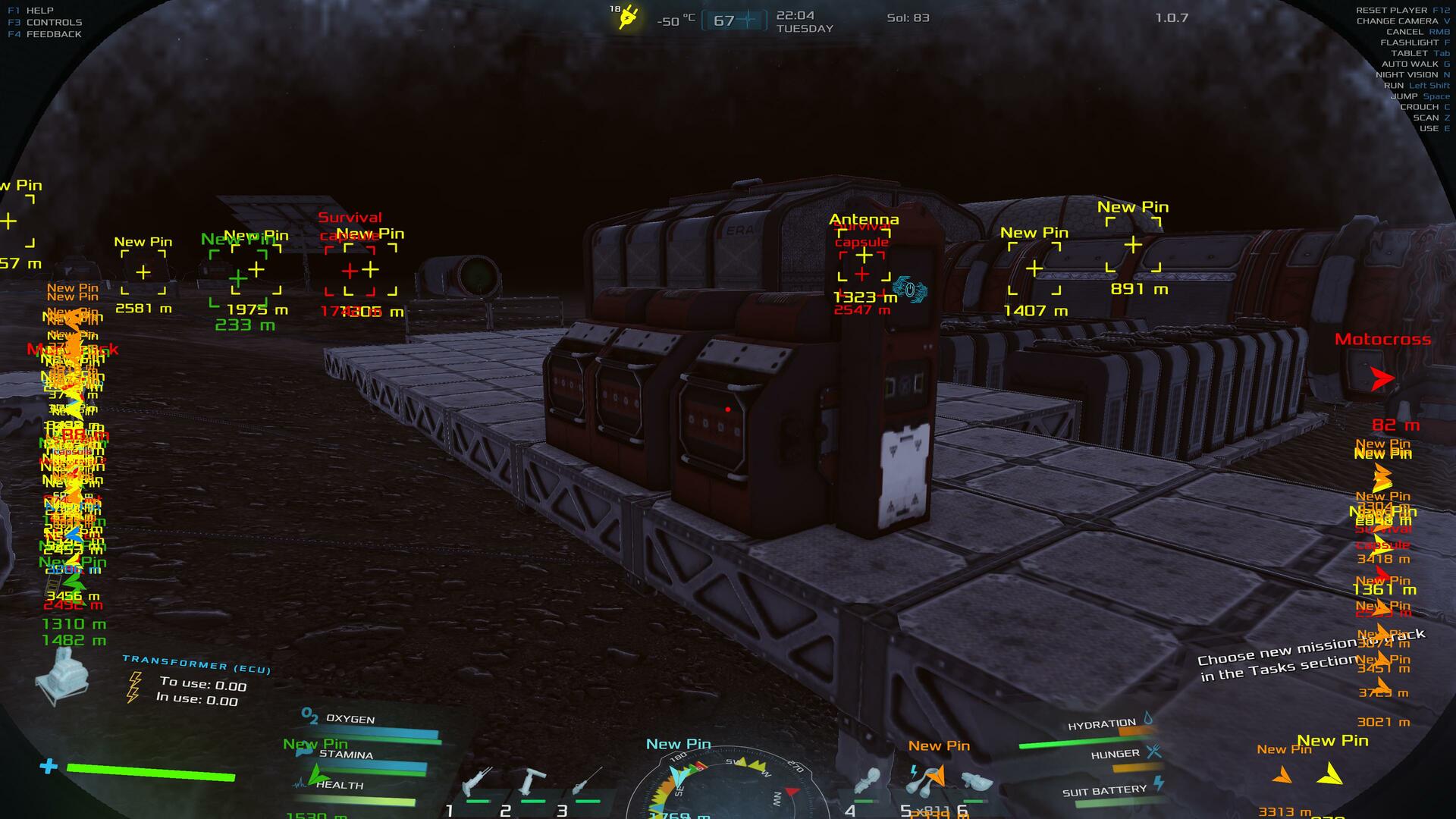The width and height of the screenshot is (1456, 819).
Task: Equip the item in hotbar slot 6
Action: coord(976,781)
